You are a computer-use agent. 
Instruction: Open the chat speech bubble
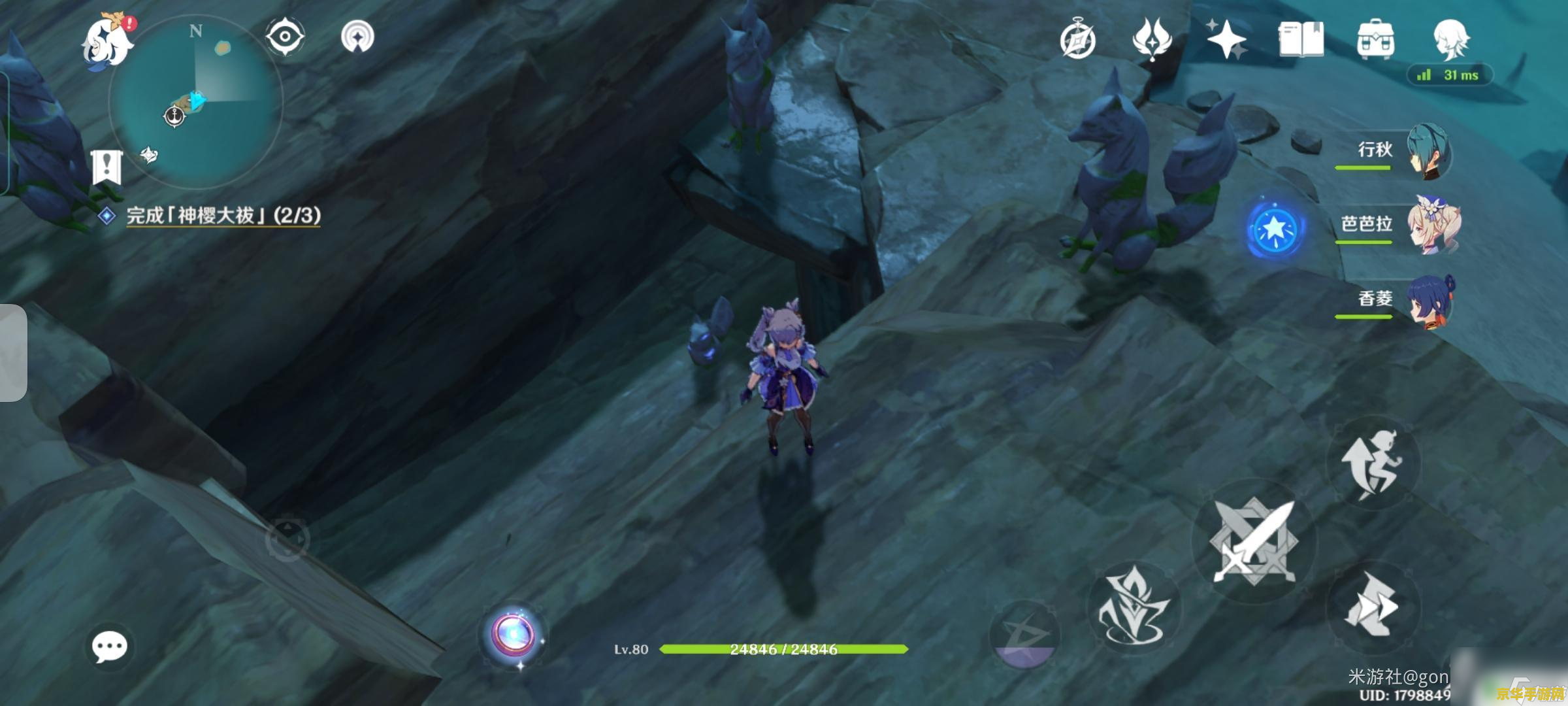[x=109, y=647]
